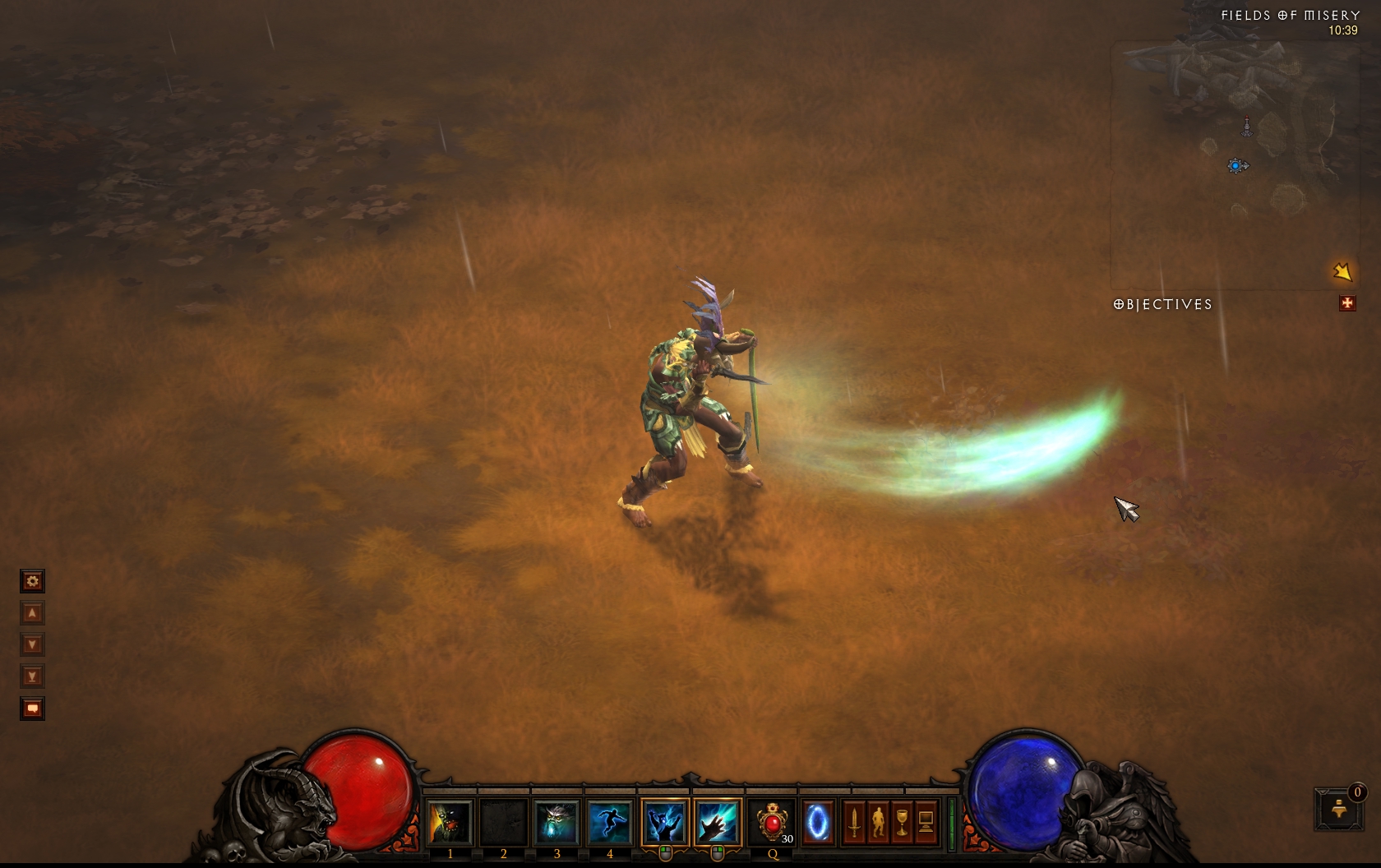Screen dimensions: 1381x868
Task: Select the left-mouse summoning skill icon
Action: (664, 821)
